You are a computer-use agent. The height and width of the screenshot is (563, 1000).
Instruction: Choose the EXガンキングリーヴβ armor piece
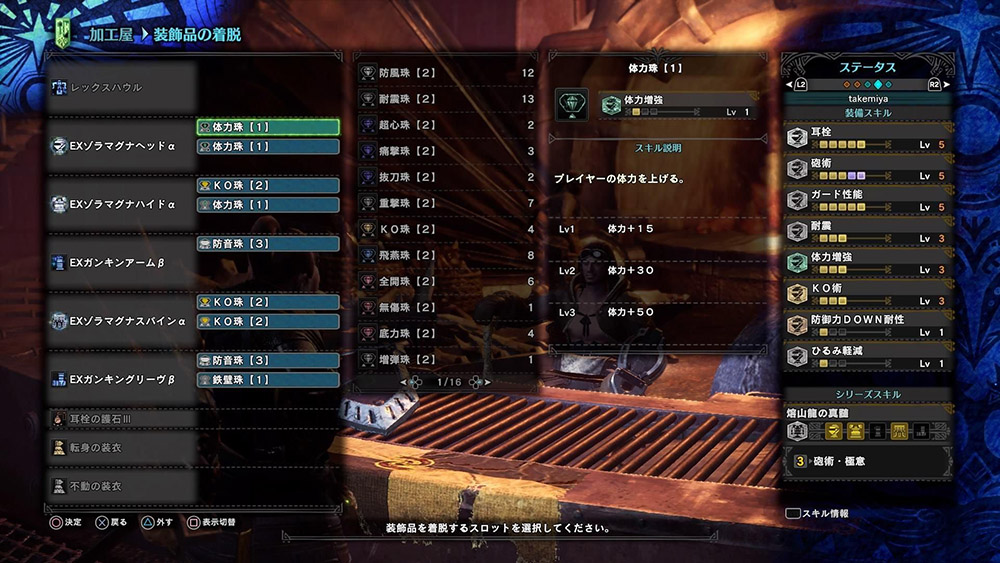pos(120,380)
